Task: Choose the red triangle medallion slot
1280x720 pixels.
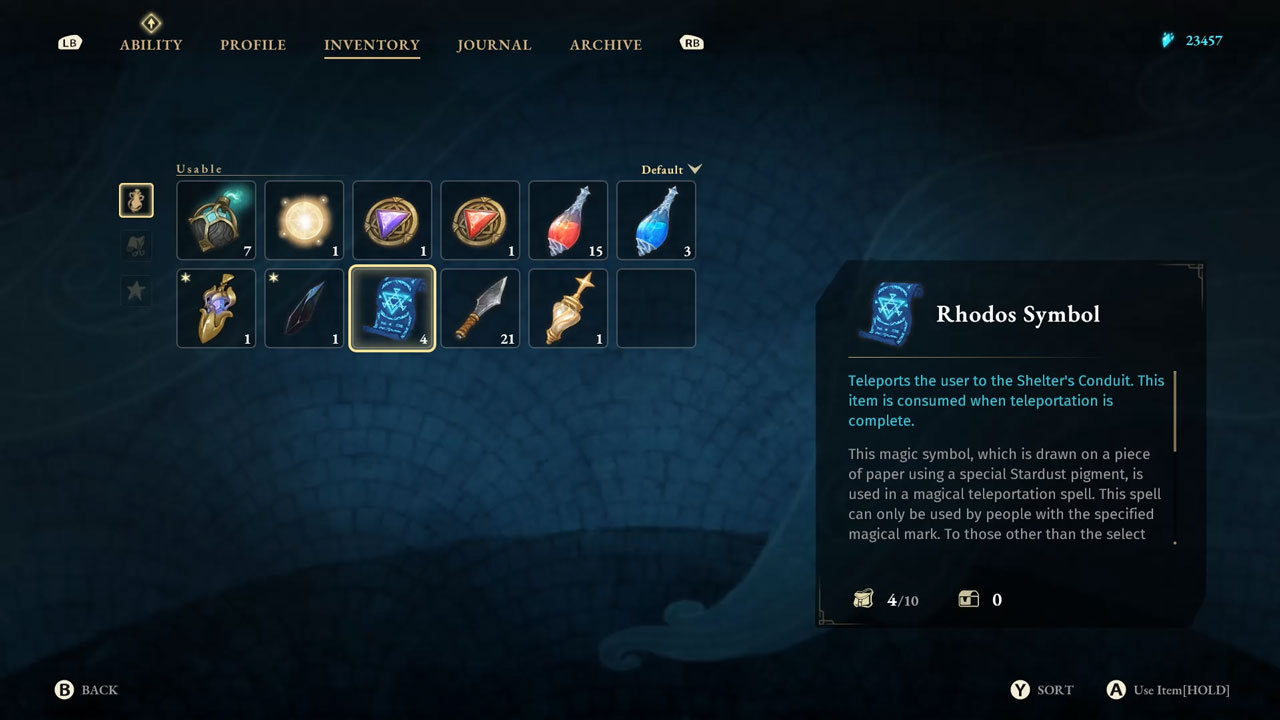Action: (x=480, y=220)
